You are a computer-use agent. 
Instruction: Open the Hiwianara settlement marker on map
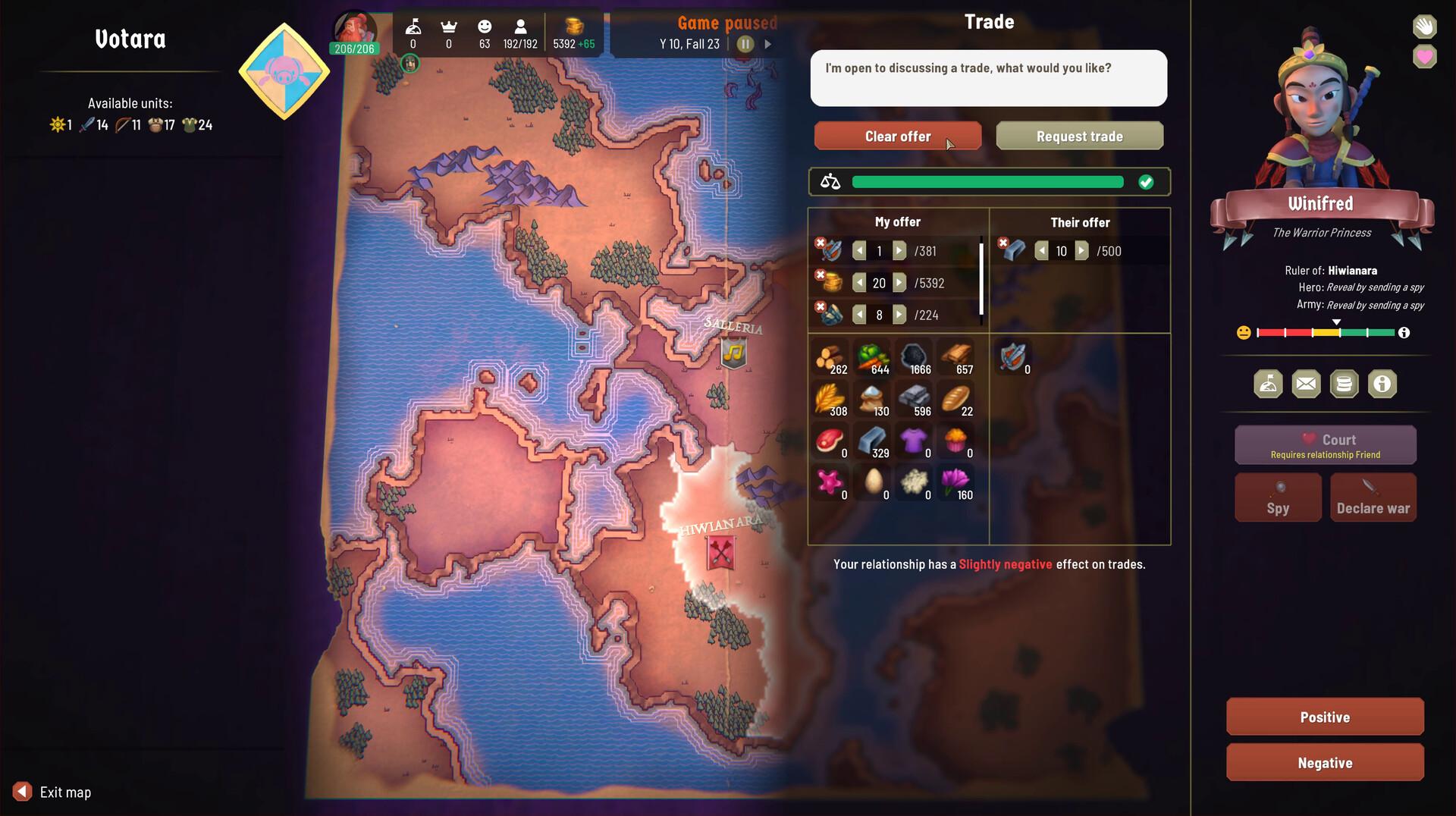720,552
